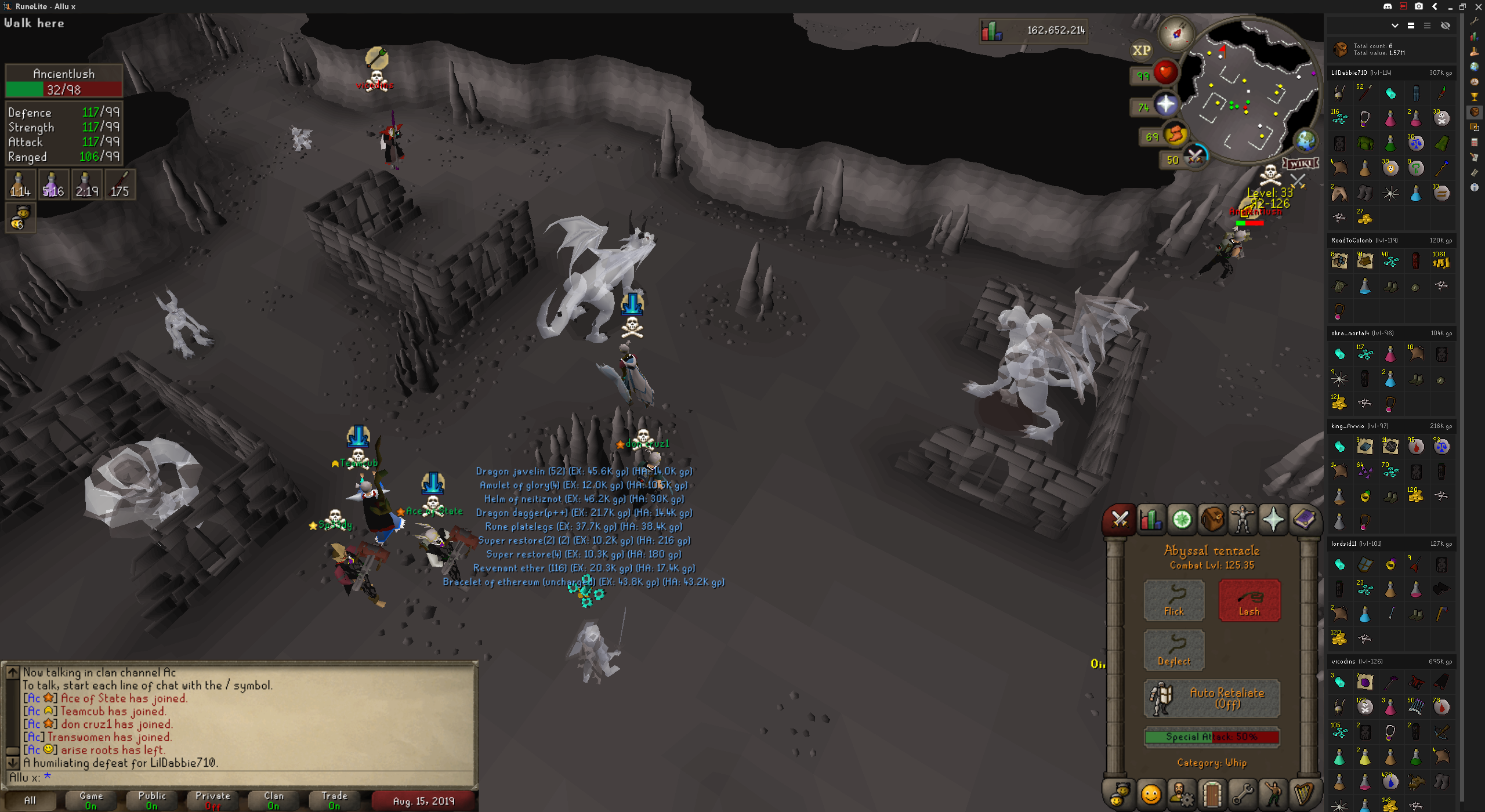The image size is (1485, 812).
Task: Open the world map globe
Action: coord(1306,140)
